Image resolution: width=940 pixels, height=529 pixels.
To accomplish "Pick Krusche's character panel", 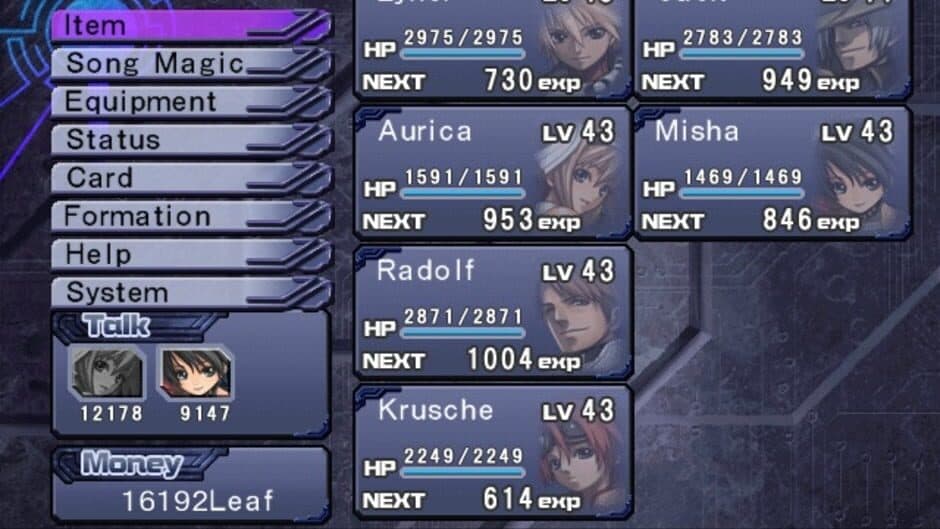I will coord(493,452).
